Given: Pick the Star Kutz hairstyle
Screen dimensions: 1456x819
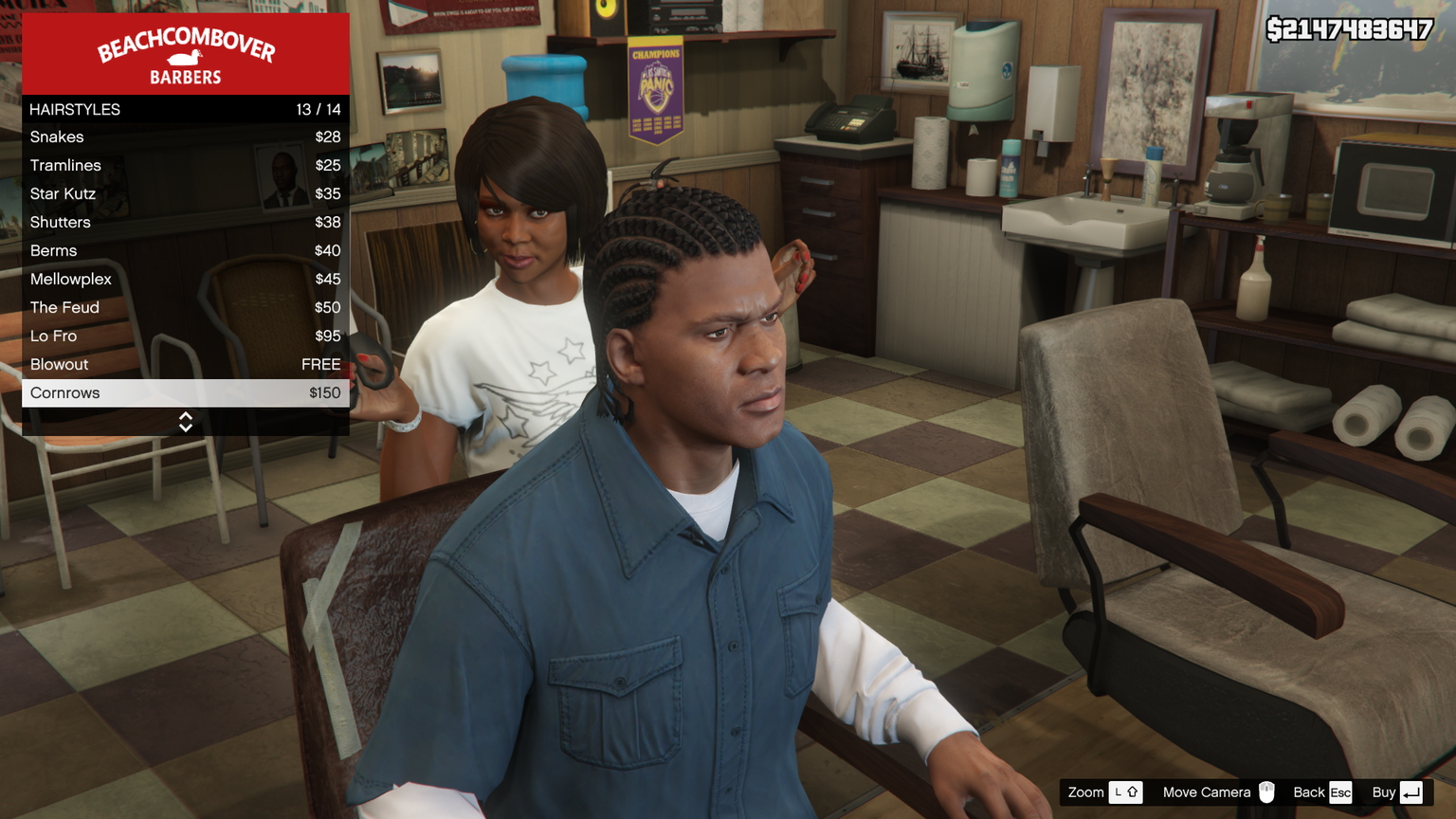Looking at the screenshot, I should click(x=185, y=194).
